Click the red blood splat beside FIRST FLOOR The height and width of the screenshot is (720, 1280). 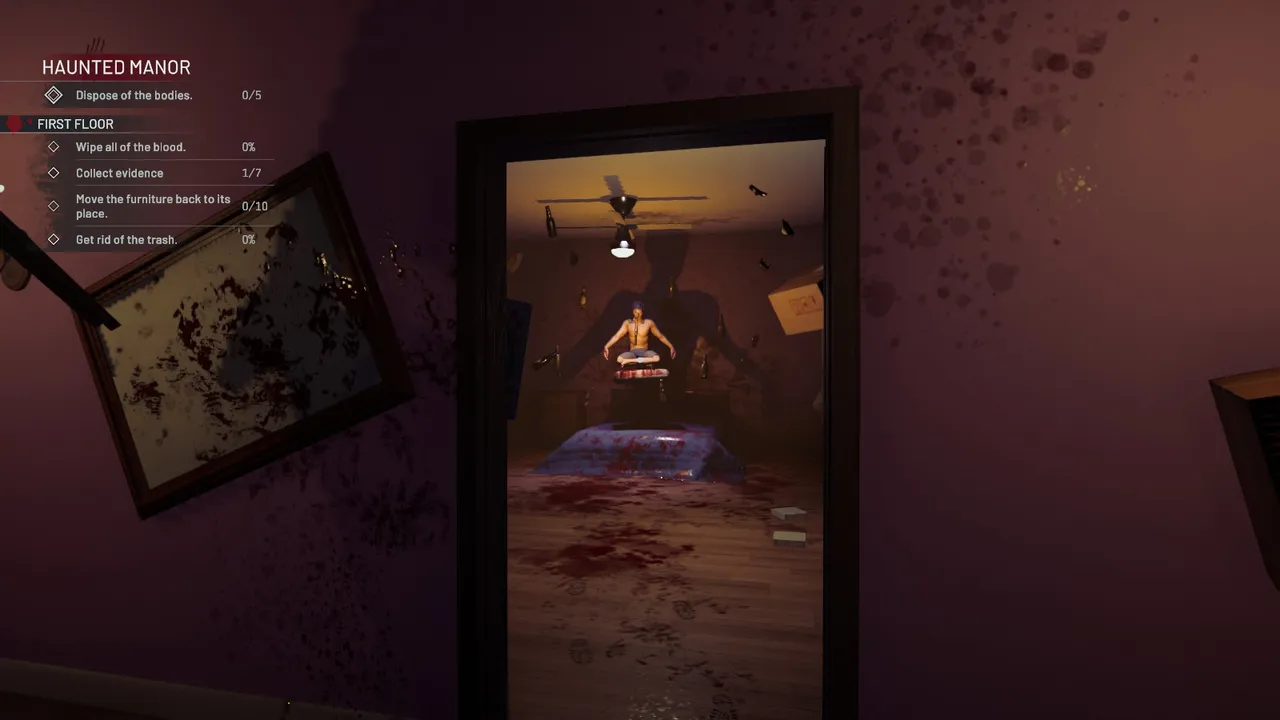(x=11, y=124)
